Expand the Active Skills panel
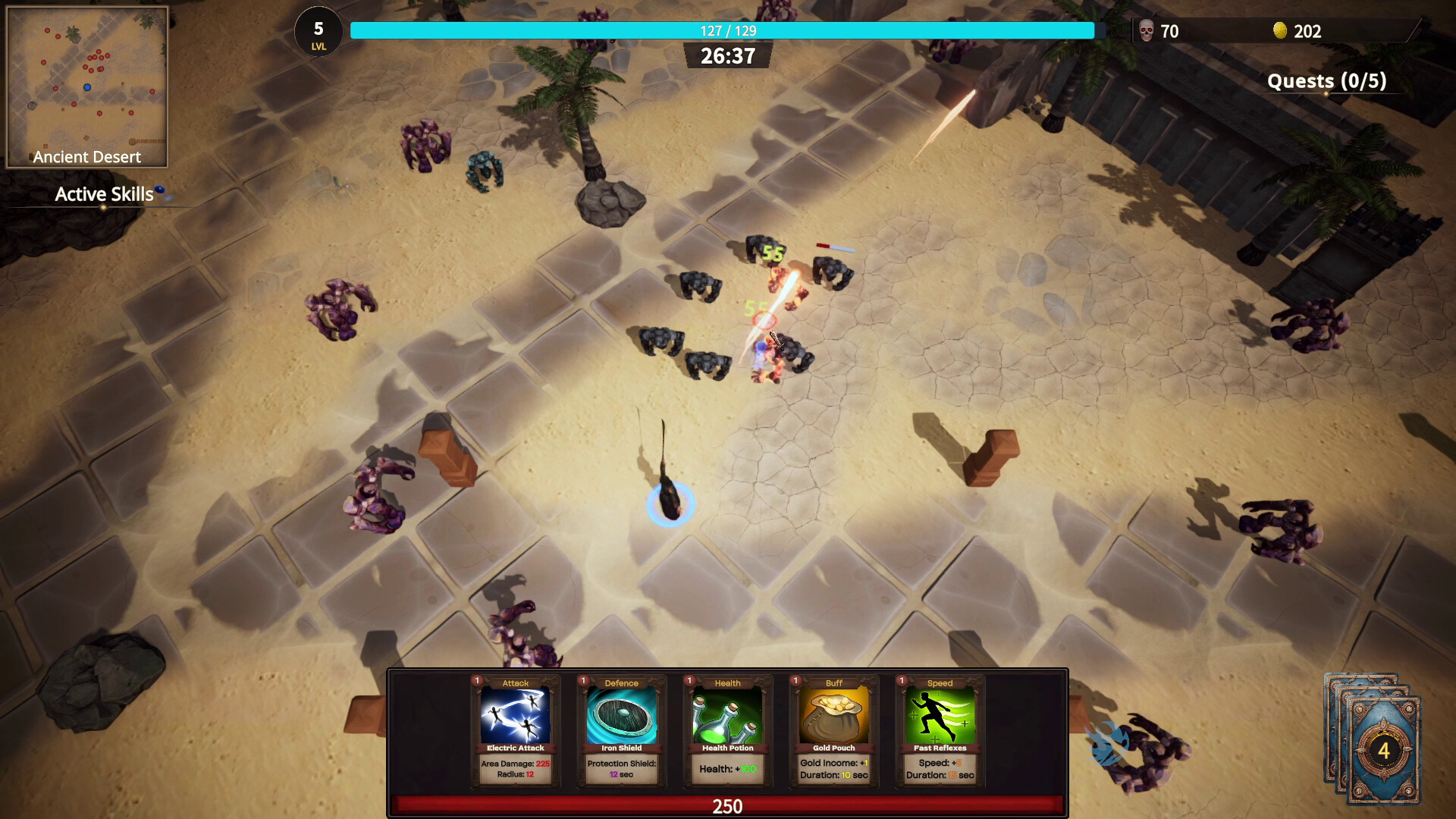The height and width of the screenshot is (819, 1456). [x=103, y=194]
